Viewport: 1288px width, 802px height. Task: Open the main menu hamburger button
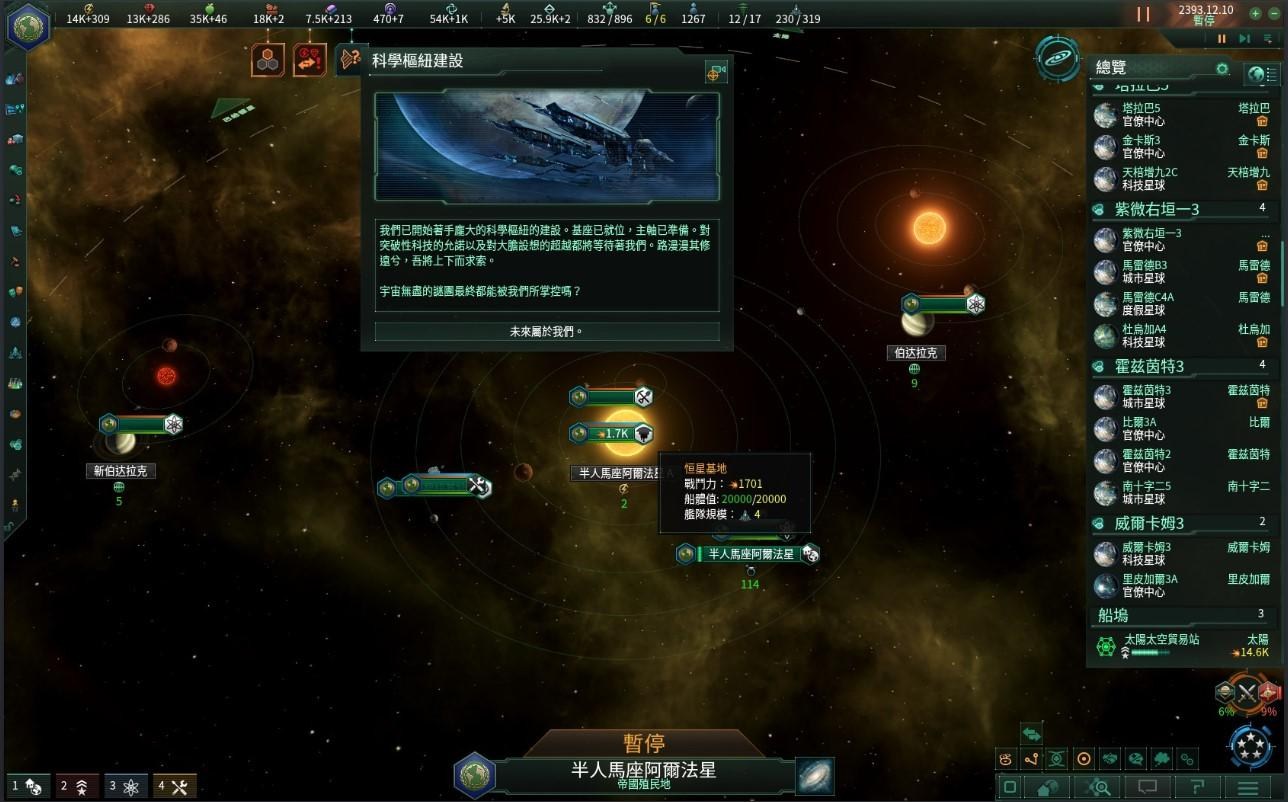(x=1247, y=787)
